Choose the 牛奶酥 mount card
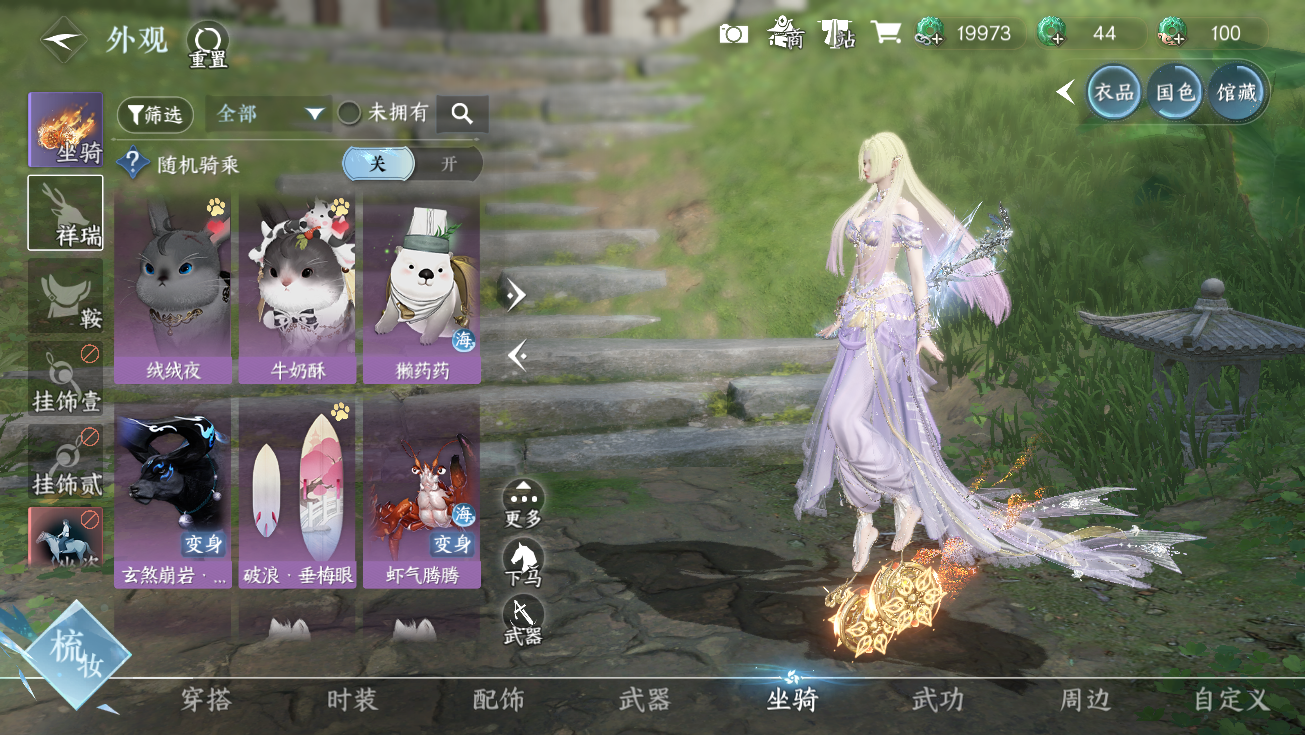The height and width of the screenshot is (735, 1305). [x=297, y=288]
